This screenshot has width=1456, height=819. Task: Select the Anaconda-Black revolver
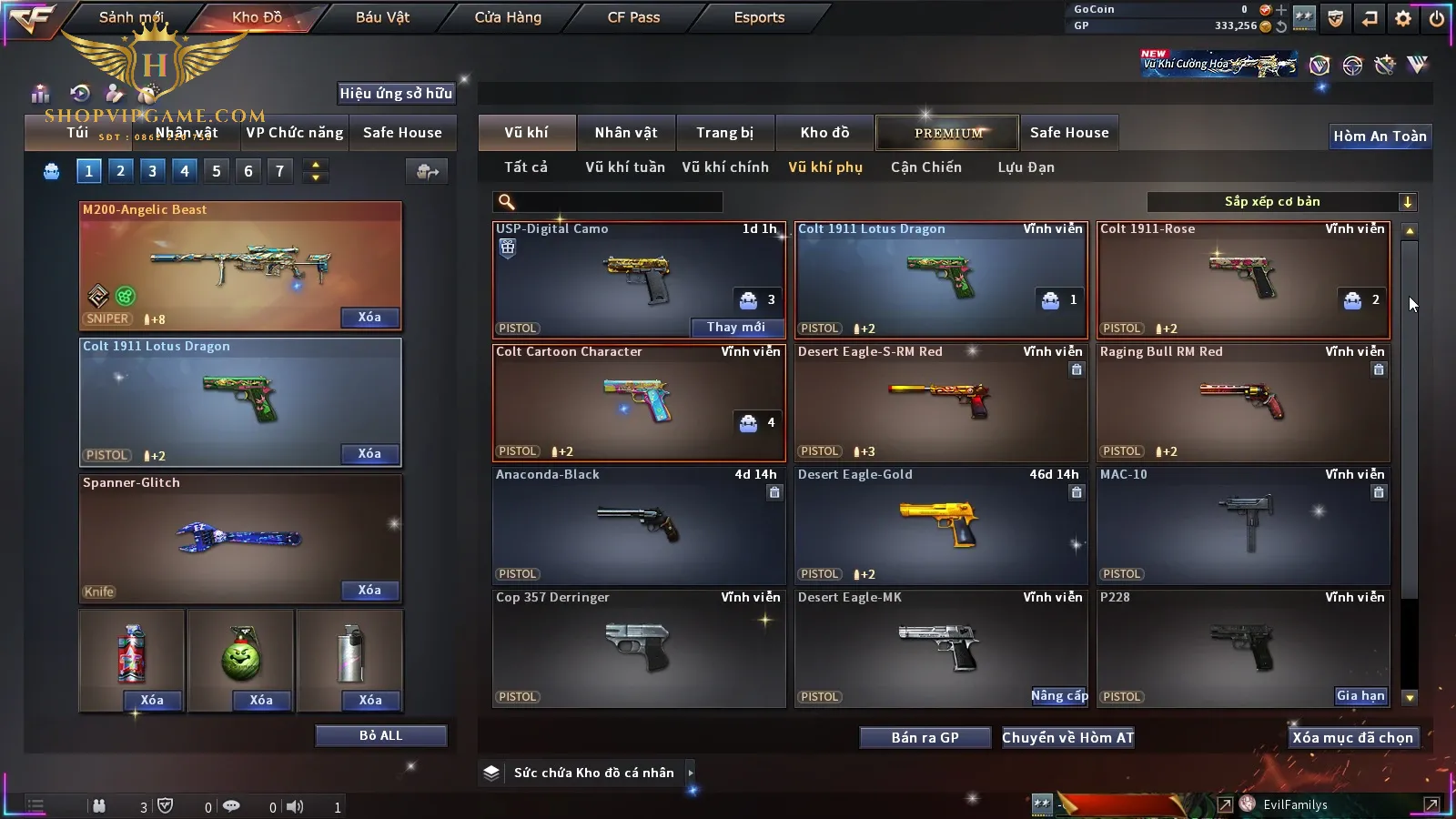pyautogui.click(x=639, y=525)
